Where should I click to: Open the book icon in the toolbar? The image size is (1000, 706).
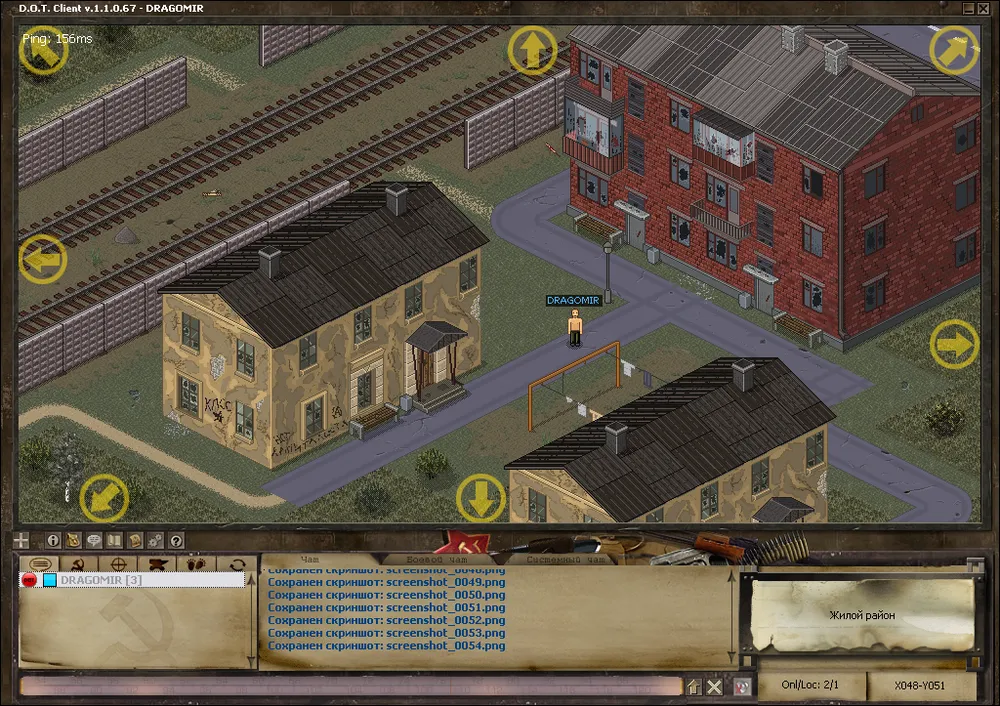pyautogui.click(x=115, y=540)
